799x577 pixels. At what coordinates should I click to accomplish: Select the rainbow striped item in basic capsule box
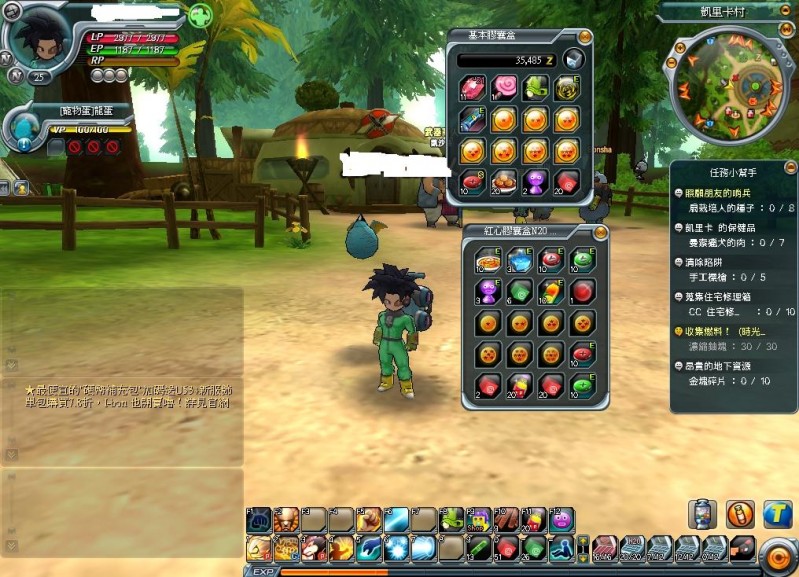[472, 120]
